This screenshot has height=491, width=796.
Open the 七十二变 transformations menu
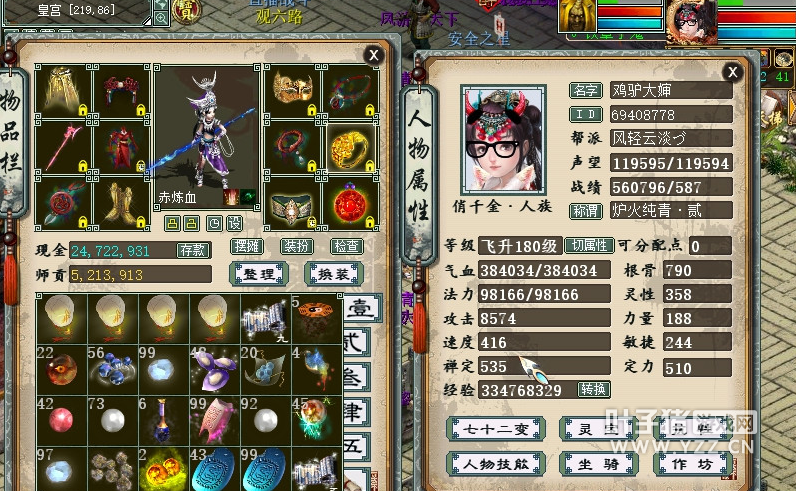(495, 429)
